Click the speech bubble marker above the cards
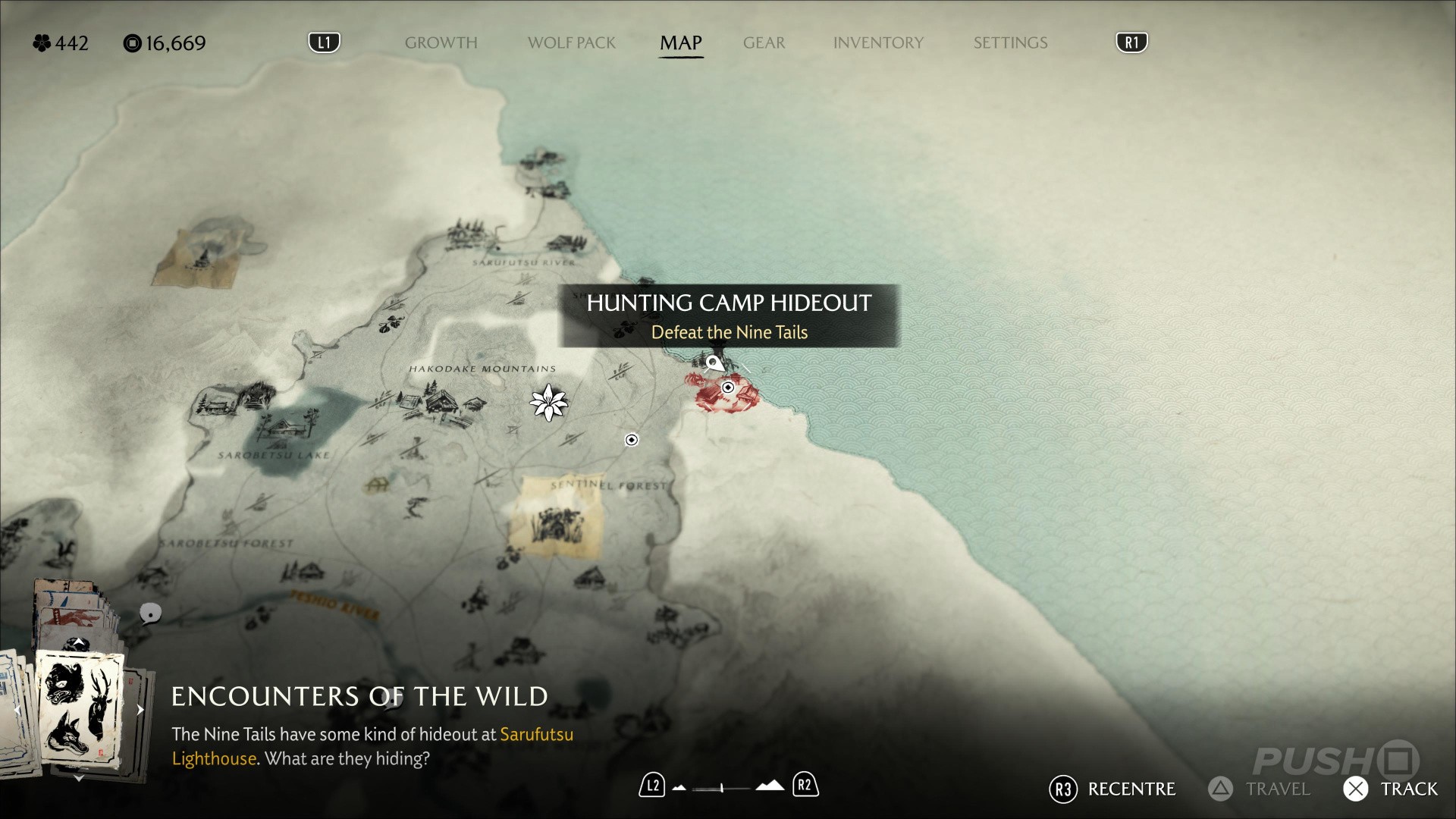The width and height of the screenshot is (1456, 819). pos(150,613)
